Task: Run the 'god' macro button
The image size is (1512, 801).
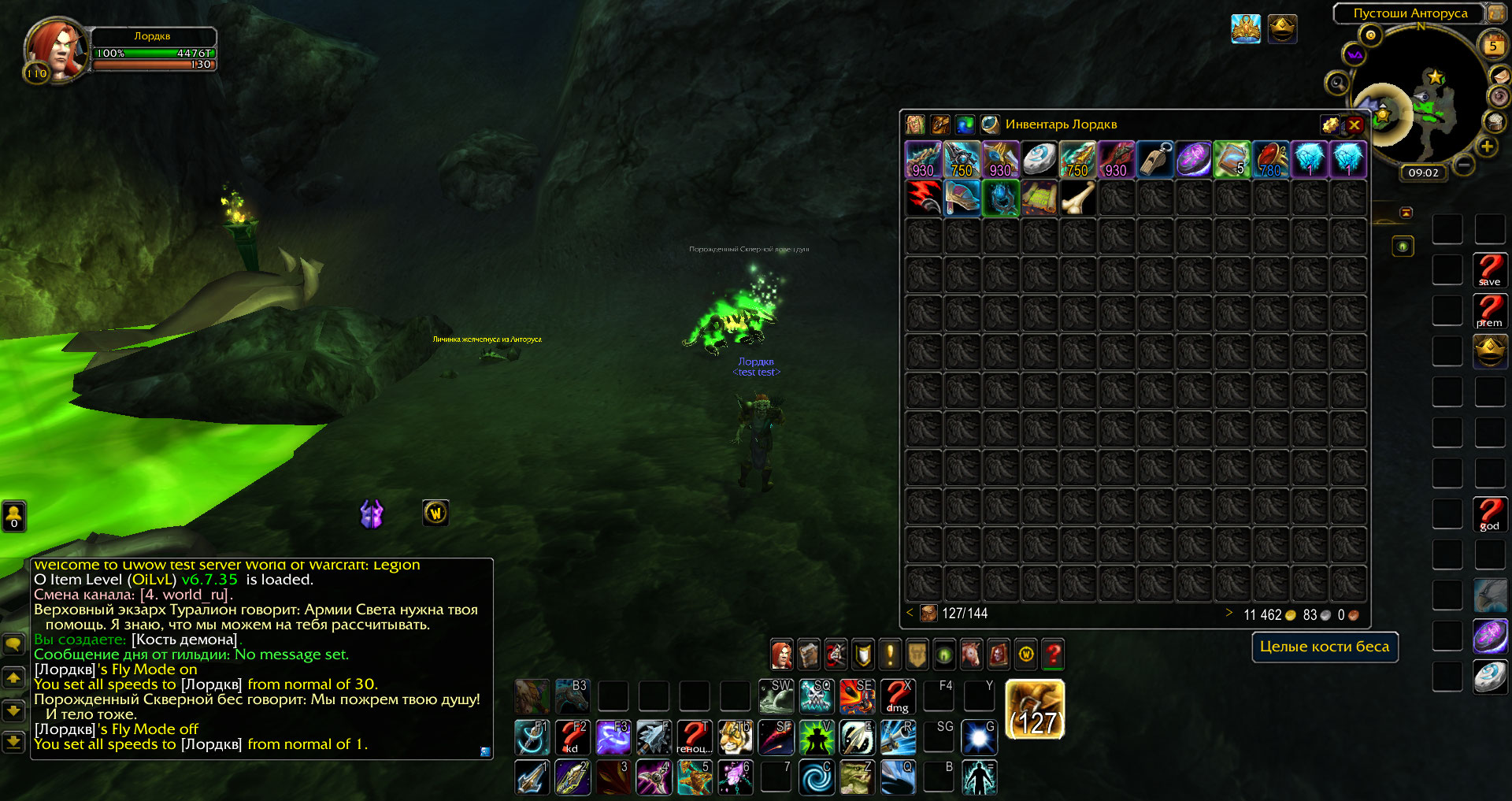Action: [x=1490, y=514]
